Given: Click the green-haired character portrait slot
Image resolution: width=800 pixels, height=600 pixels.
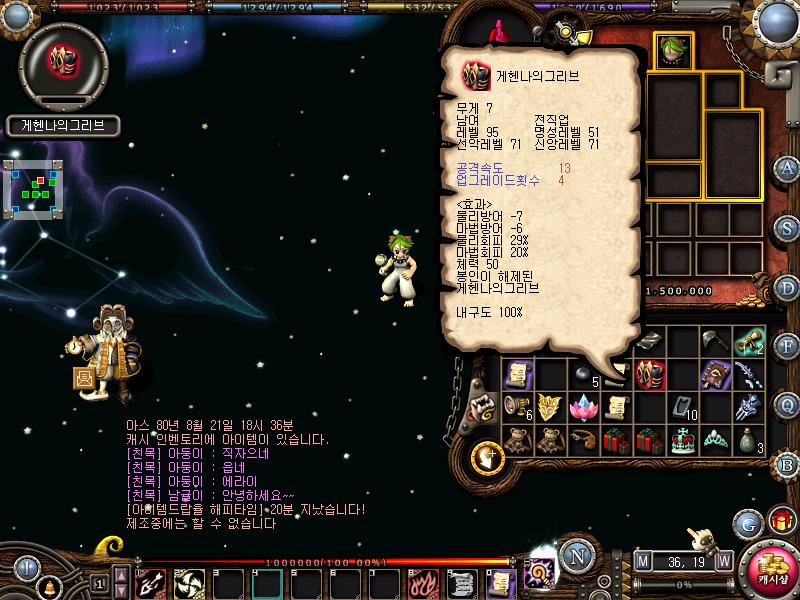Looking at the screenshot, I should coord(671,50).
